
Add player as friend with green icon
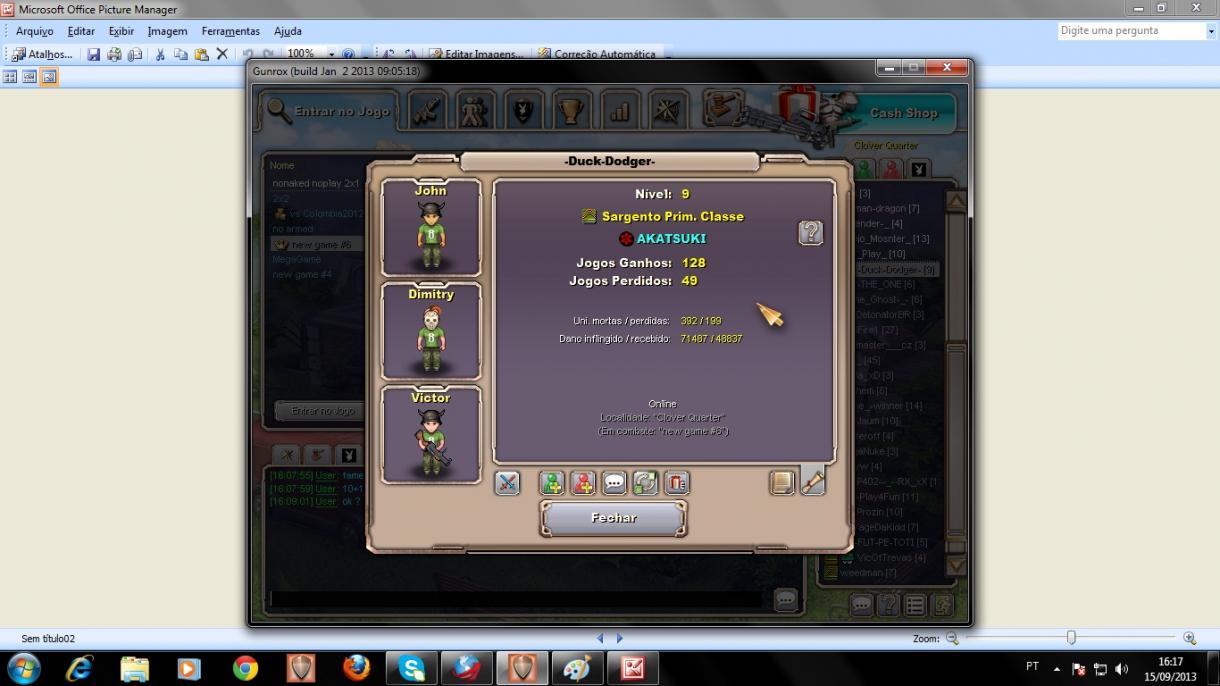(x=552, y=483)
